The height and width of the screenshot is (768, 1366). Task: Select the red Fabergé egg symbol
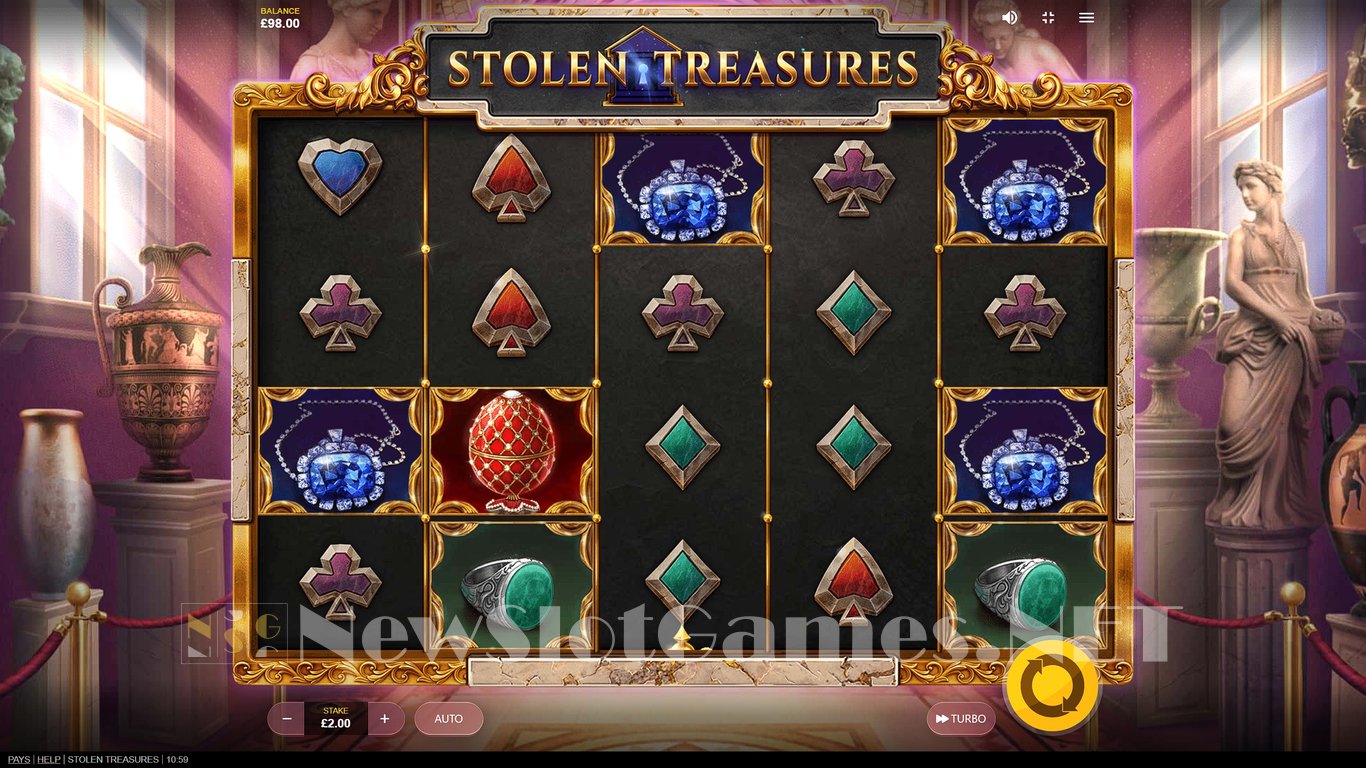click(511, 449)
